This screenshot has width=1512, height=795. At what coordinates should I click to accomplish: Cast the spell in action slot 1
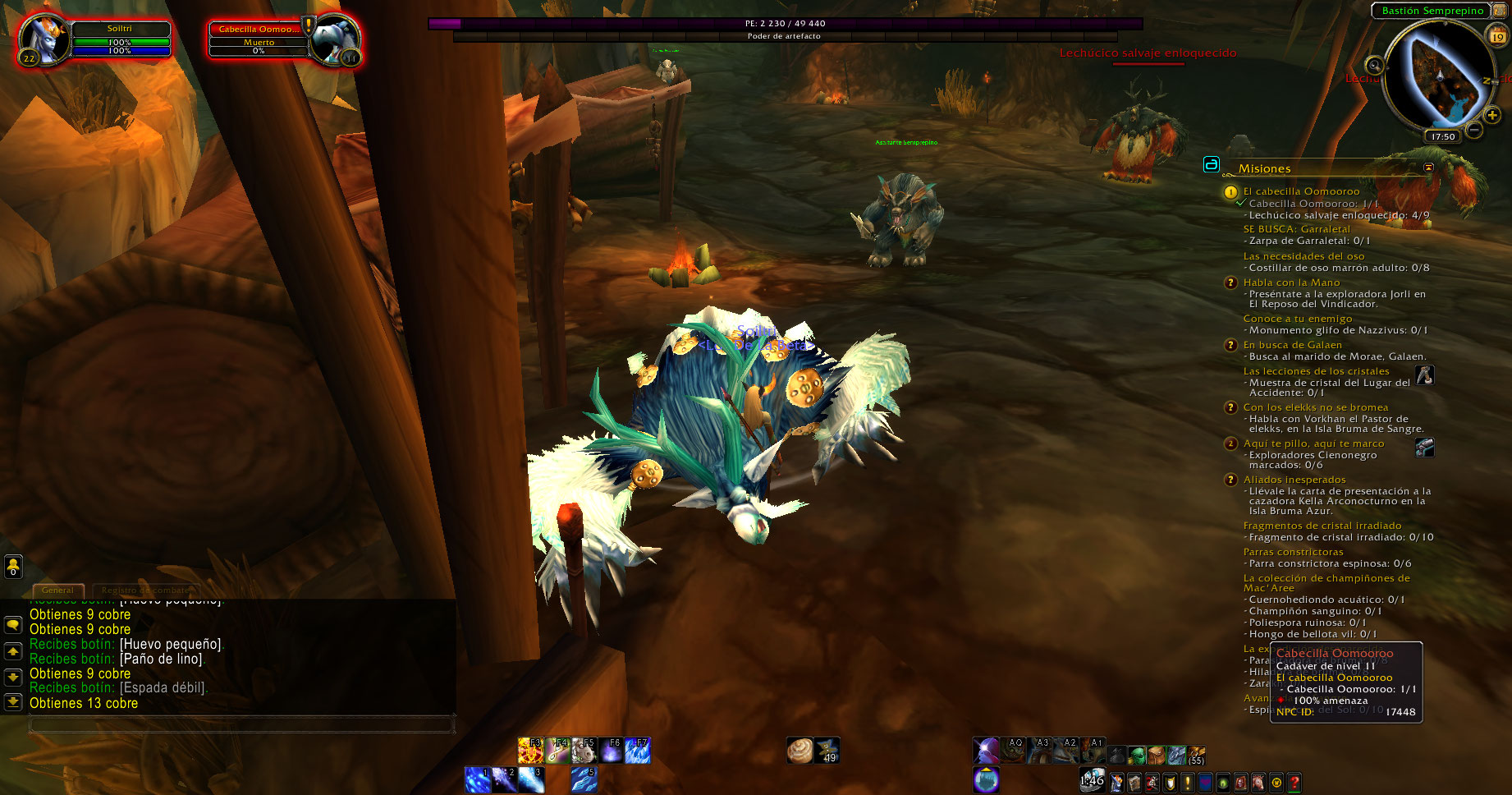(477, 779)
